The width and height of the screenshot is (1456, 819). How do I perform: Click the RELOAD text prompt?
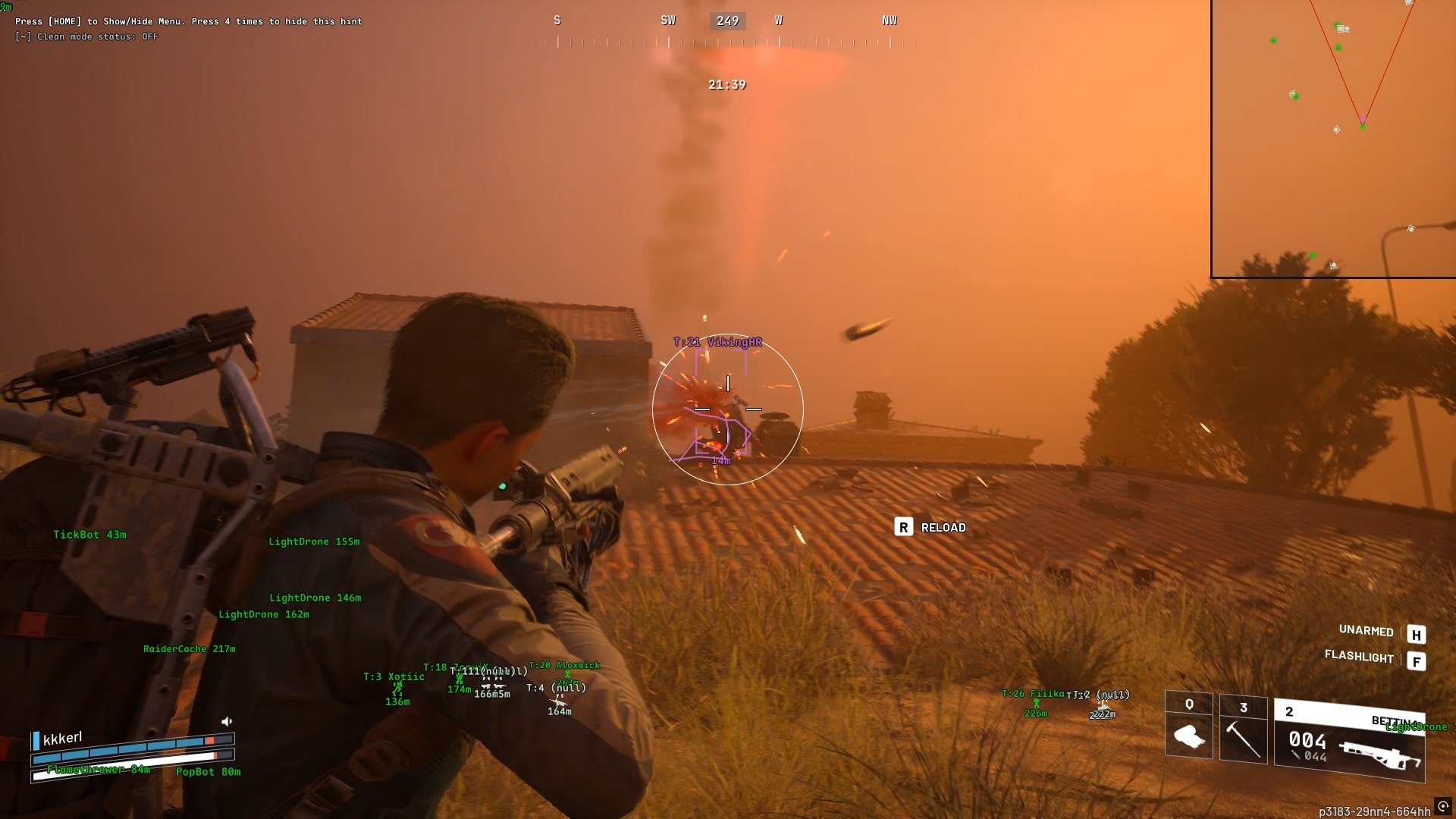pos(943,527)
